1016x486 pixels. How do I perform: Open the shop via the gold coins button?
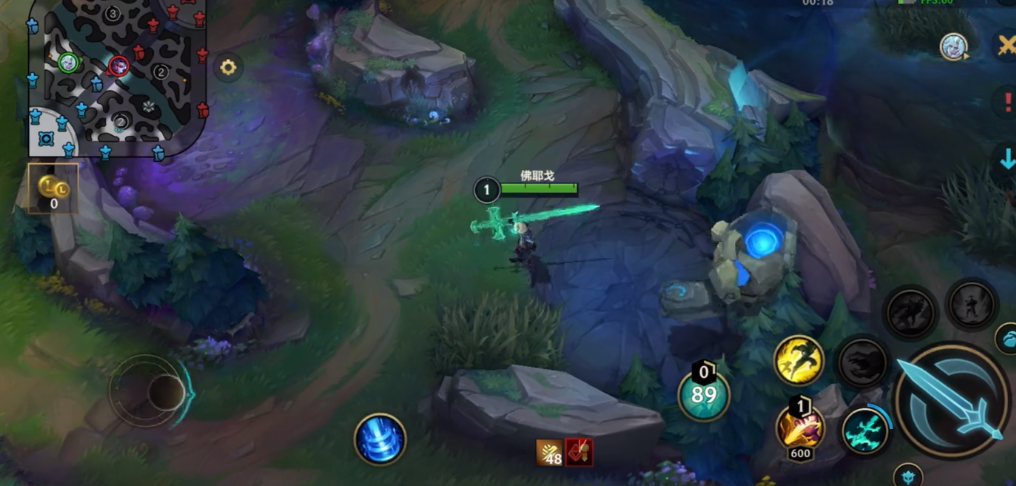pos(52,190)
